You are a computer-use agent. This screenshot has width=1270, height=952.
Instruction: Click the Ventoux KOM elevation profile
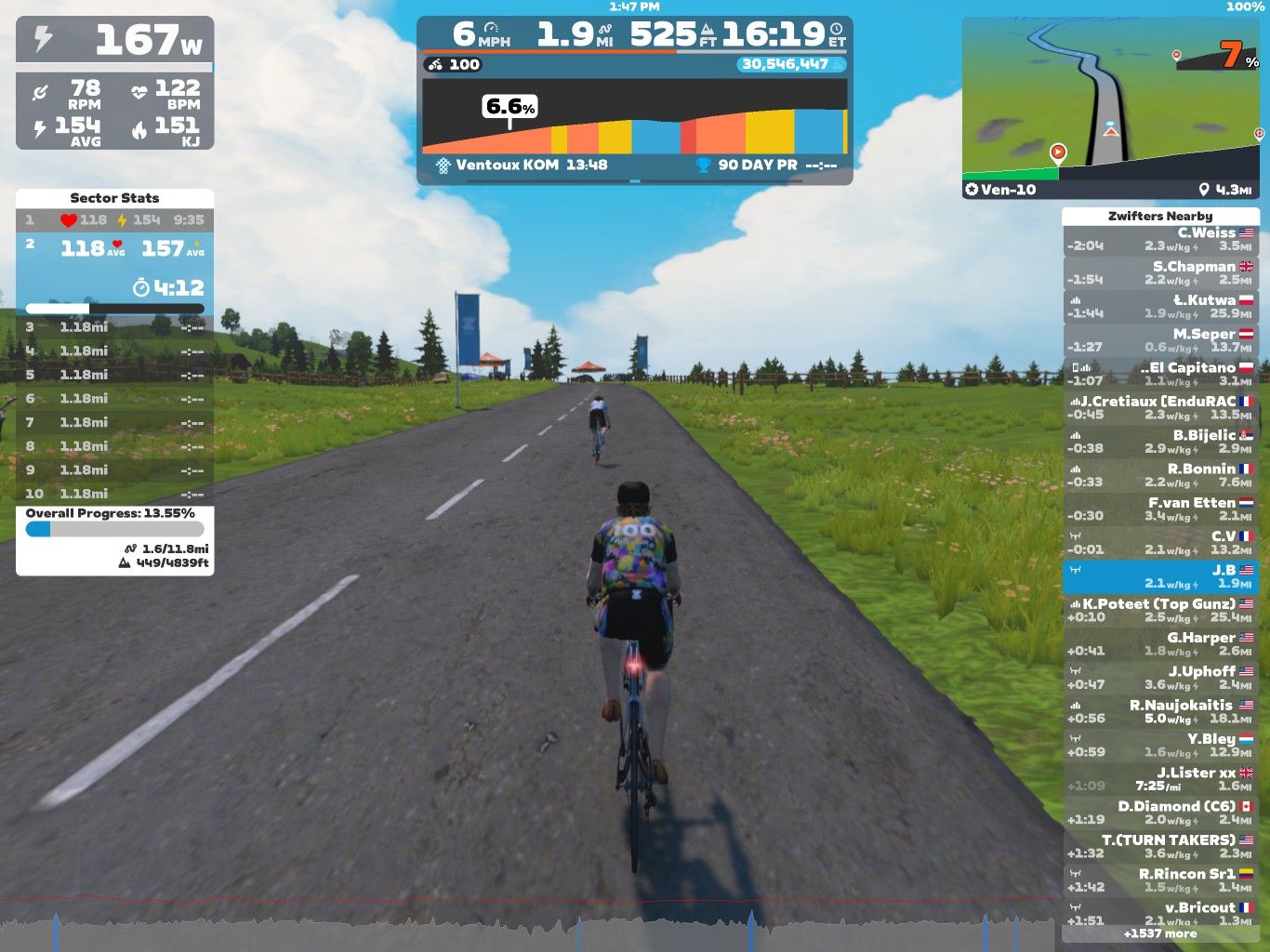coord(634,118)
